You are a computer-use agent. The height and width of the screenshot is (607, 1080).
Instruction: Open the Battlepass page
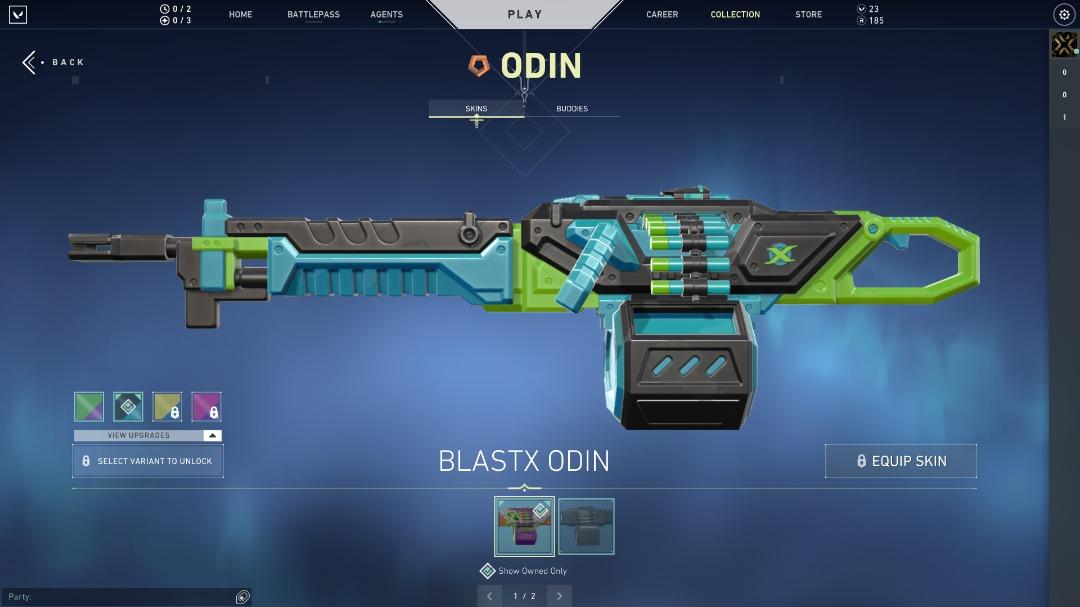[313, 15]
